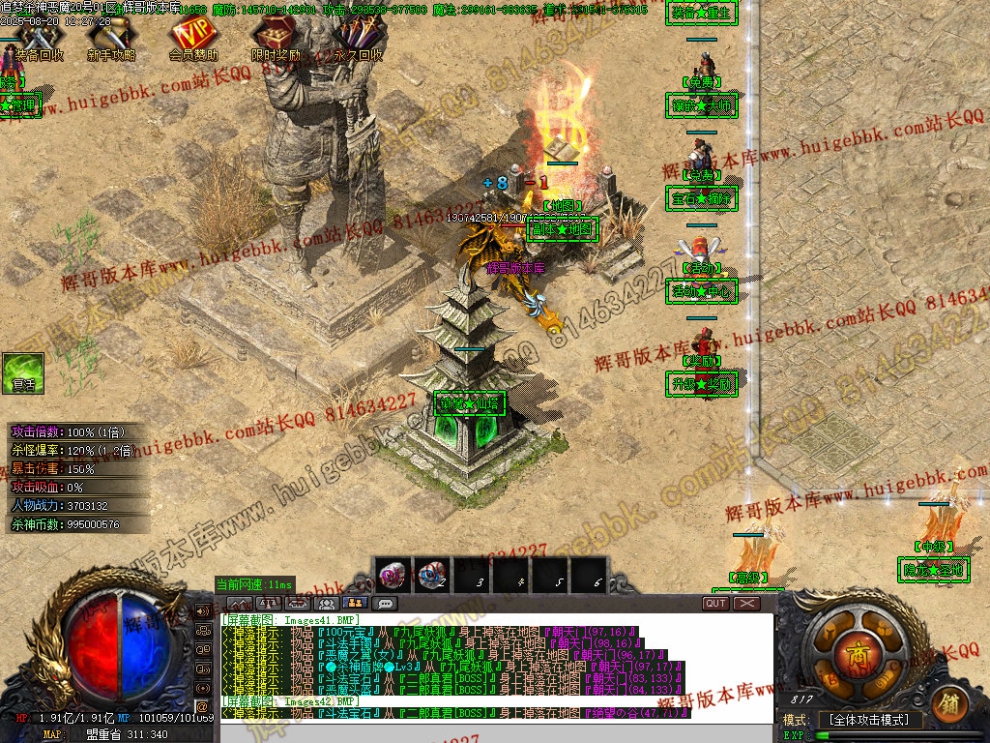The height and width of the screenshot is (743, 990).
Task: Open the 商 shop orb button
Action: coord(857,654)
